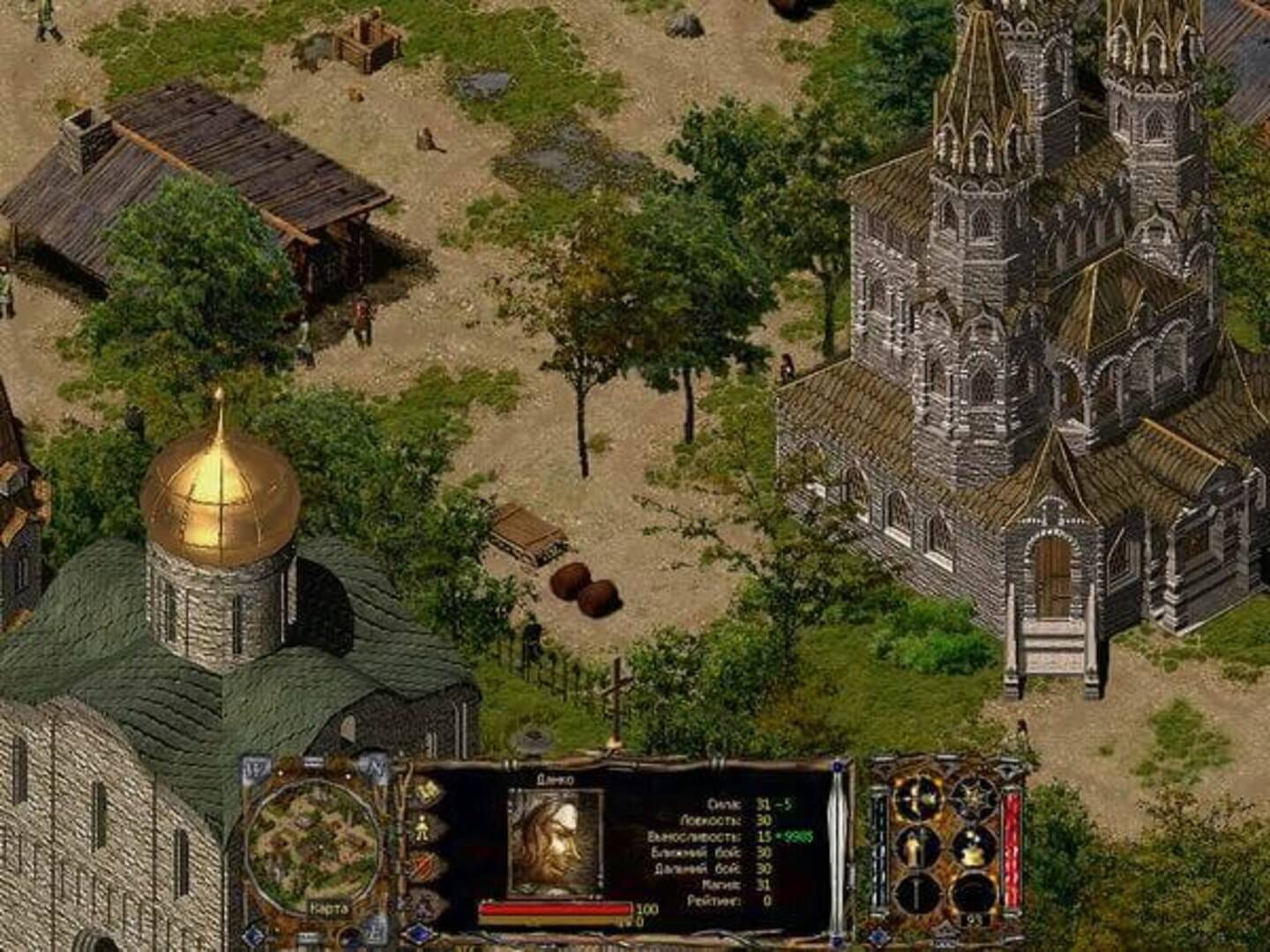
Task: Select the bell icon beside the character portrait
Action: pos(424,791)
